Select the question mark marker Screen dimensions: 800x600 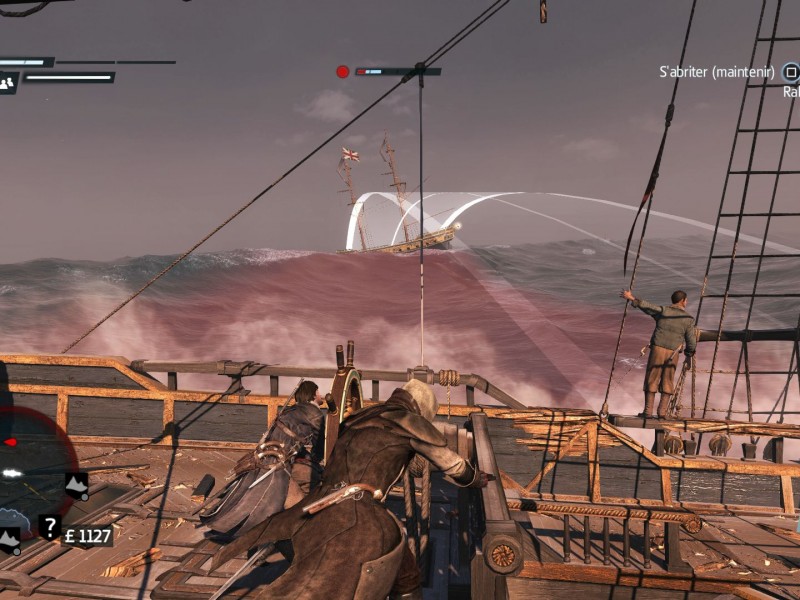point(49,526)
